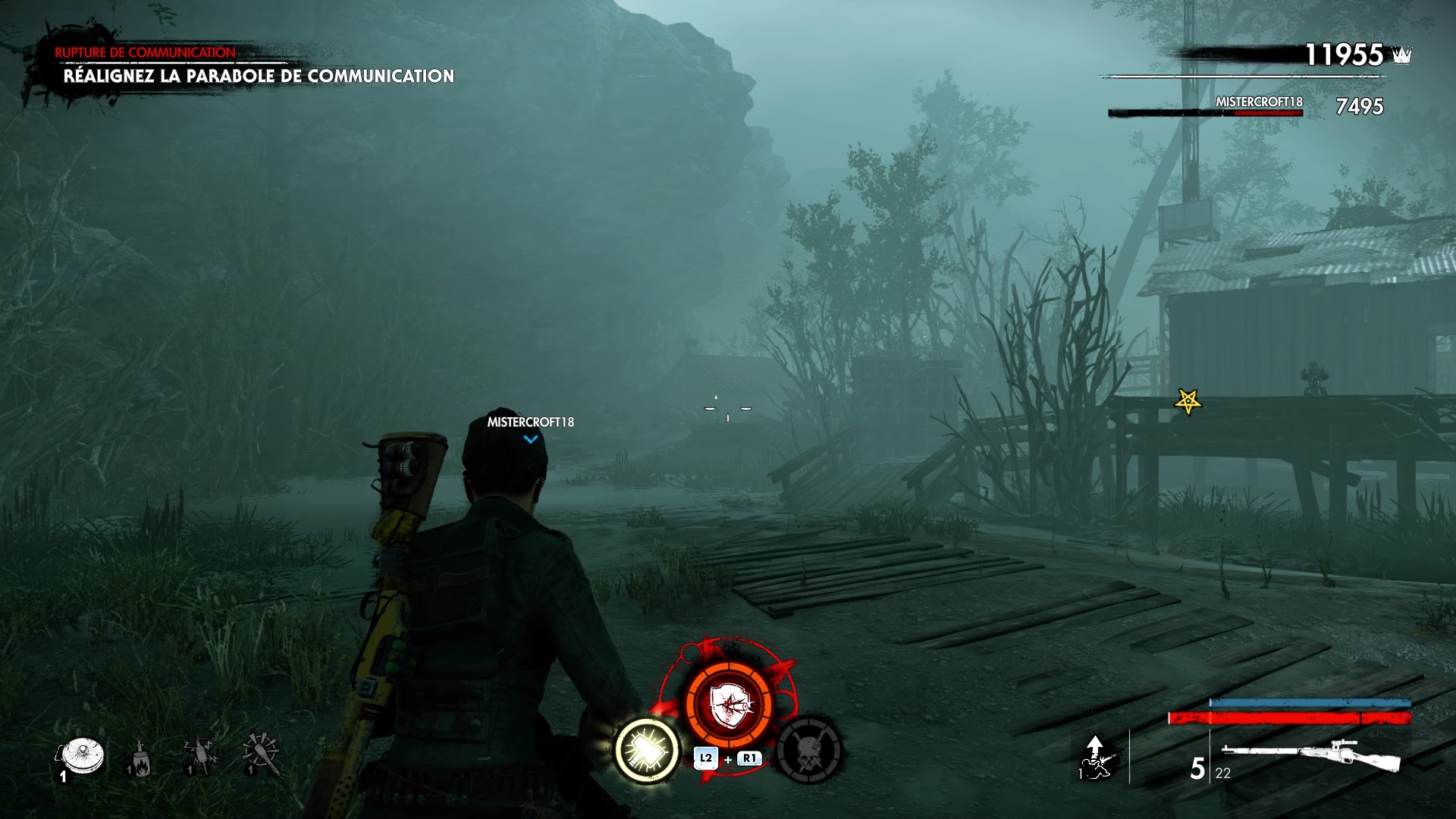The height and width of the screenshot is (819, 1456).
Task: Select the landmine item slot
Action: coord(79,756)
